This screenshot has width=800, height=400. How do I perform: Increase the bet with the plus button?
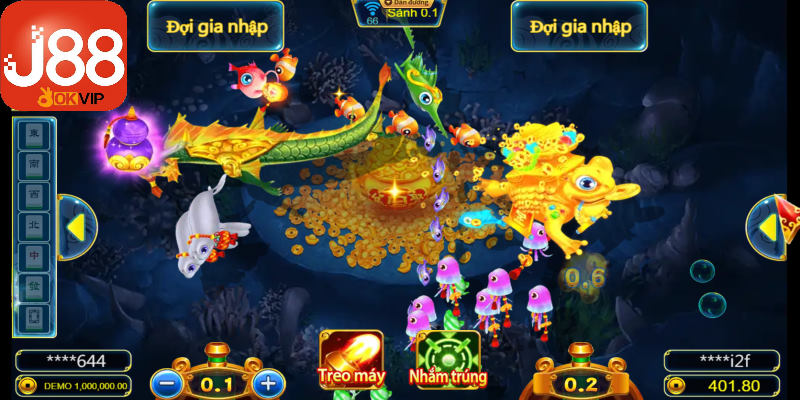[266, 382]
